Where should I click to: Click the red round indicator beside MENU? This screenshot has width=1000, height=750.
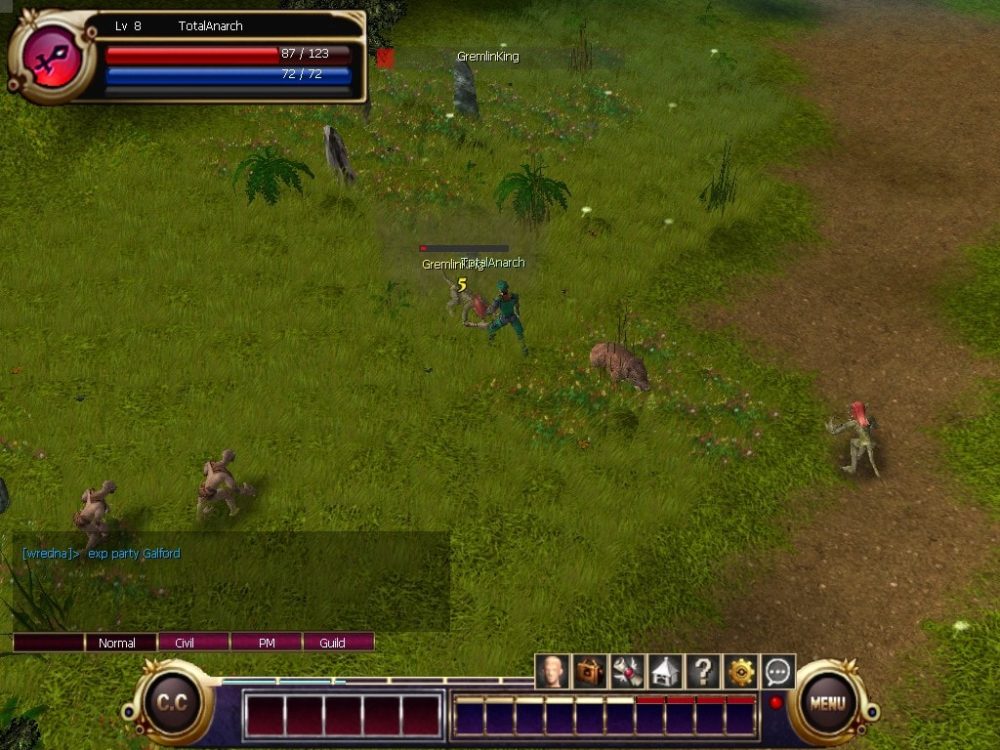(775, 702)
